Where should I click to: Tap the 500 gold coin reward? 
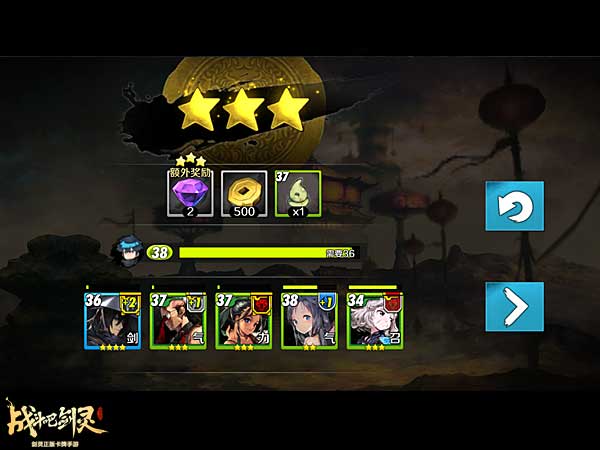click(x=241, y=194)
